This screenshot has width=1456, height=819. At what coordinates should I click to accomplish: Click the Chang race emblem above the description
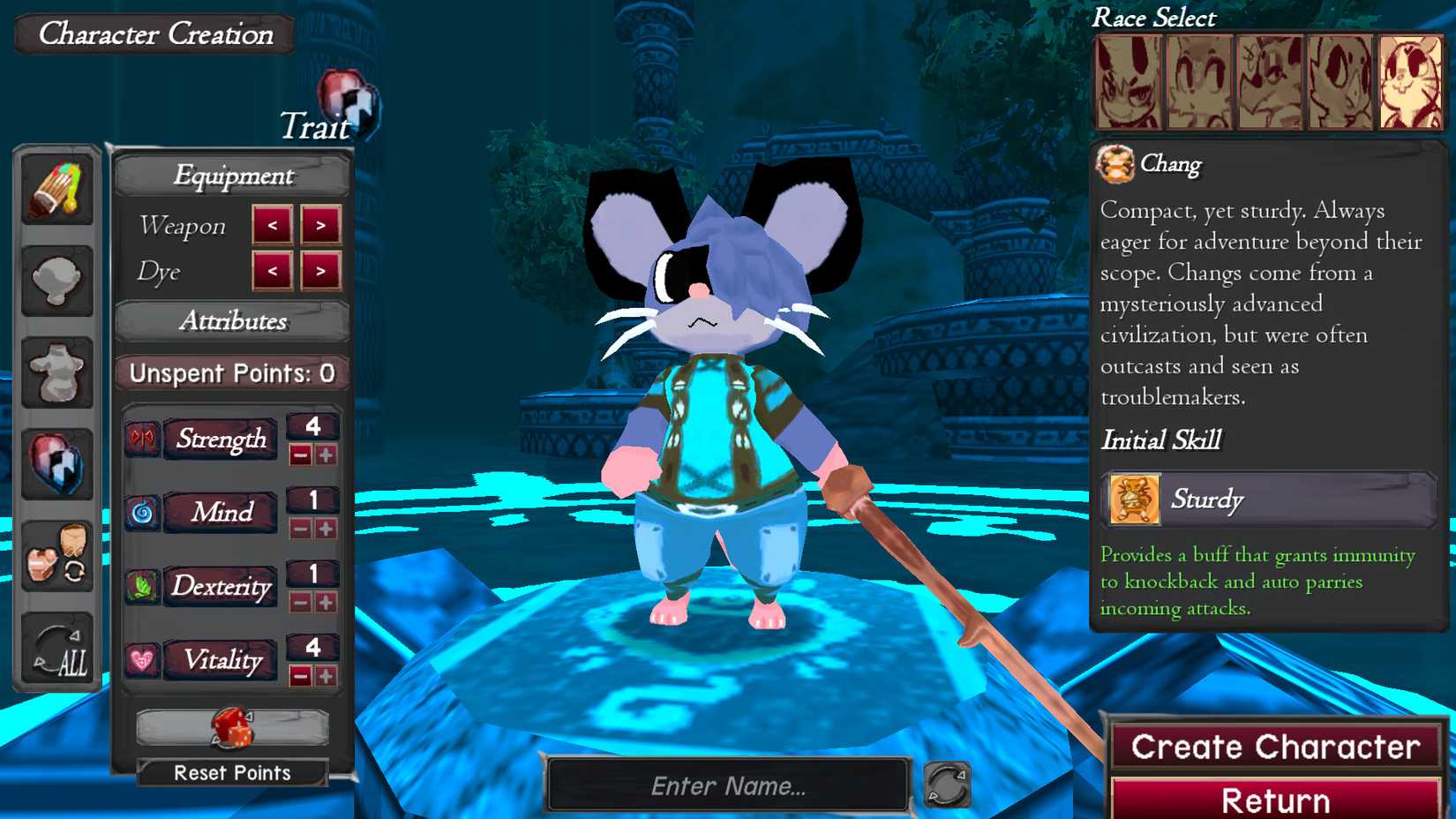coord(1115,164)
